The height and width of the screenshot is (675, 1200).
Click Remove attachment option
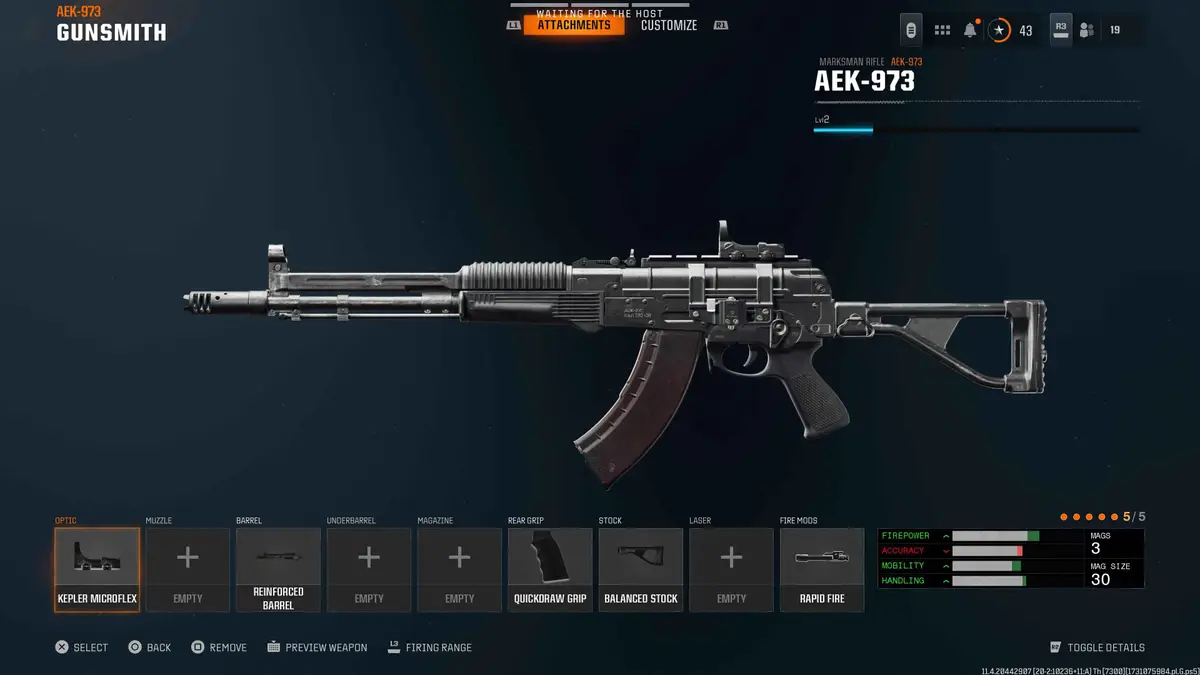219,648
